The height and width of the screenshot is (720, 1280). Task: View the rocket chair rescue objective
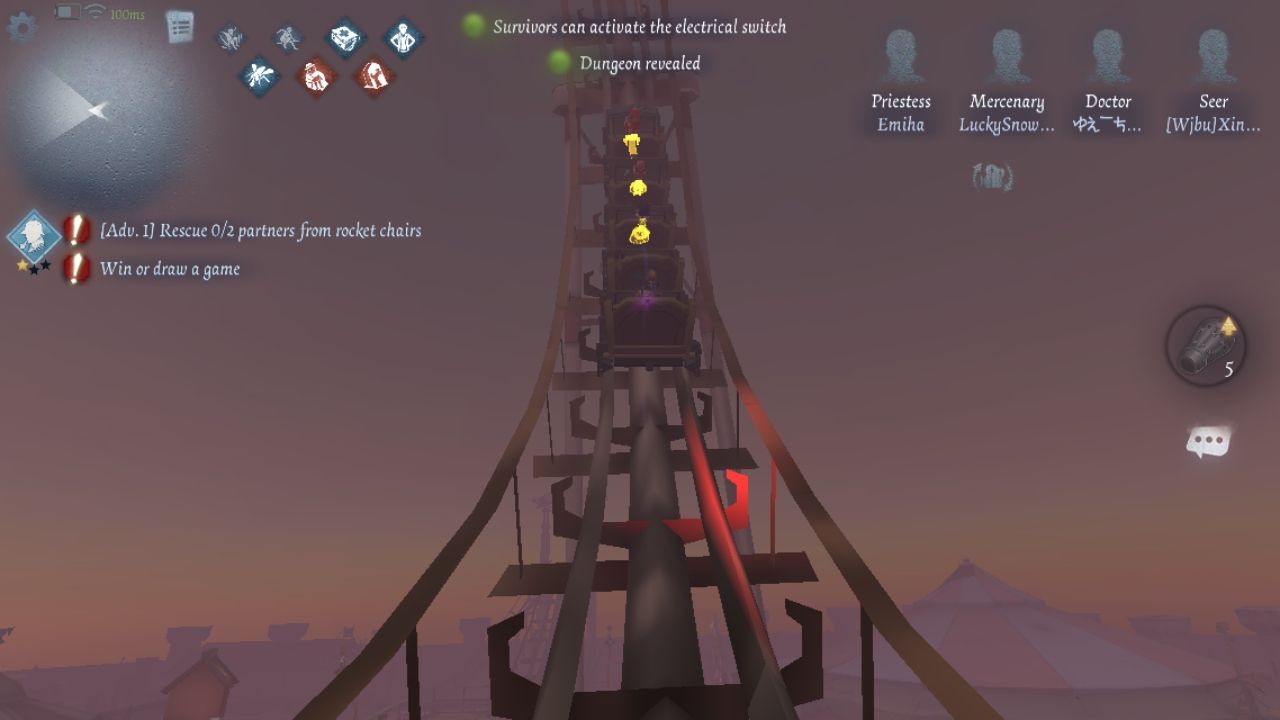point(260,231)
